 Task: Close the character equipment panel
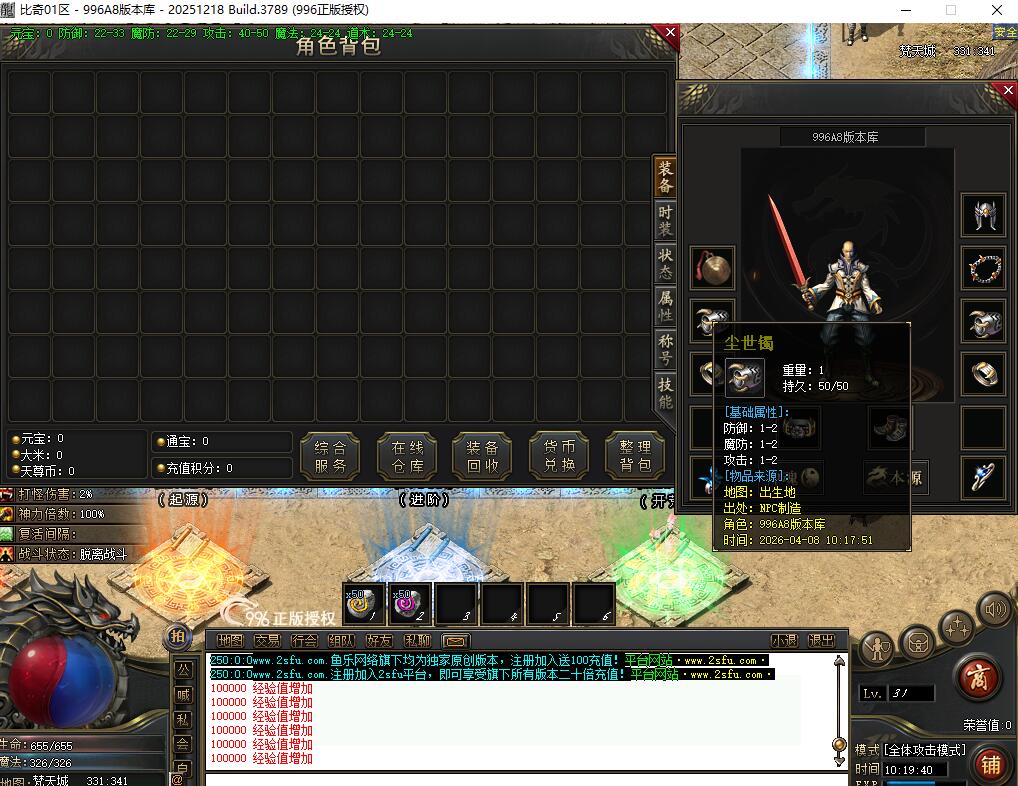tap(1007, 91)
